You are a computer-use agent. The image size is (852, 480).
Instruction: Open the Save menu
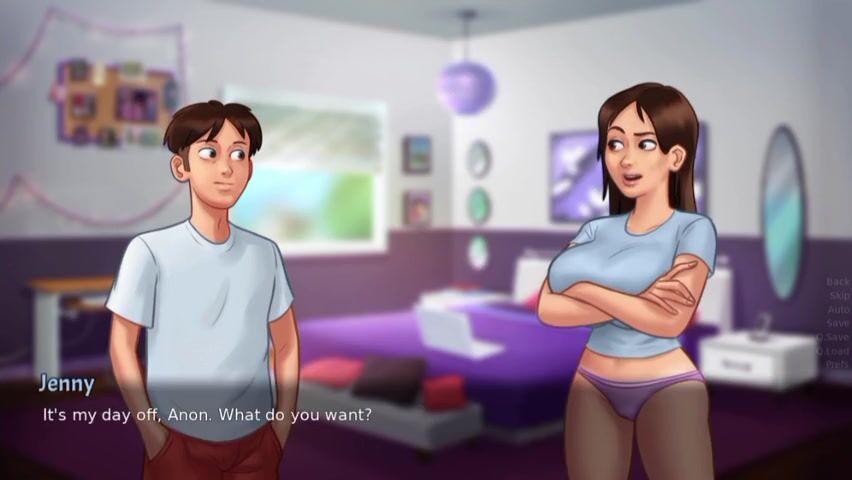[x=838, y=323]
